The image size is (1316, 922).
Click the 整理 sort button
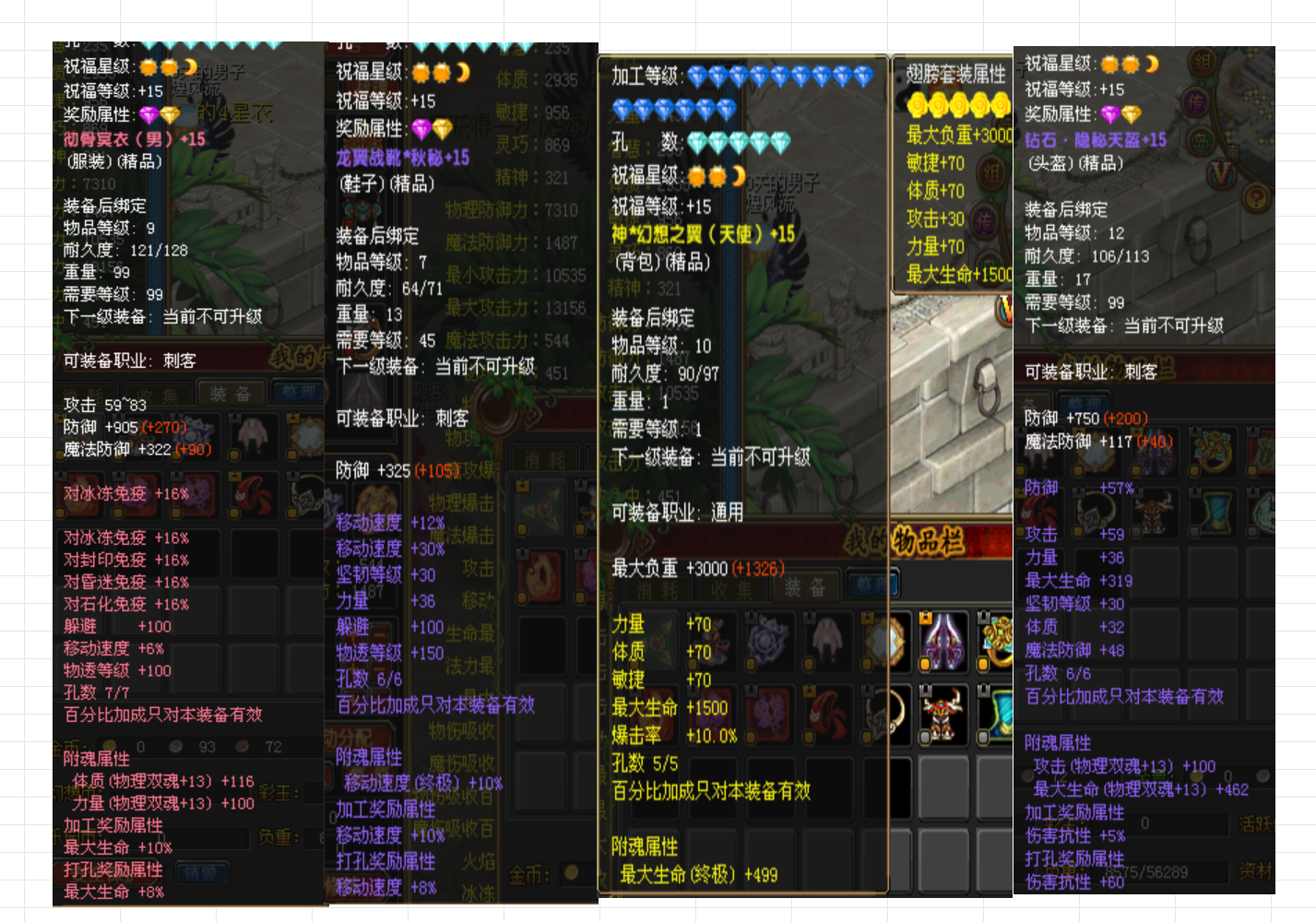tap(872, 584)
